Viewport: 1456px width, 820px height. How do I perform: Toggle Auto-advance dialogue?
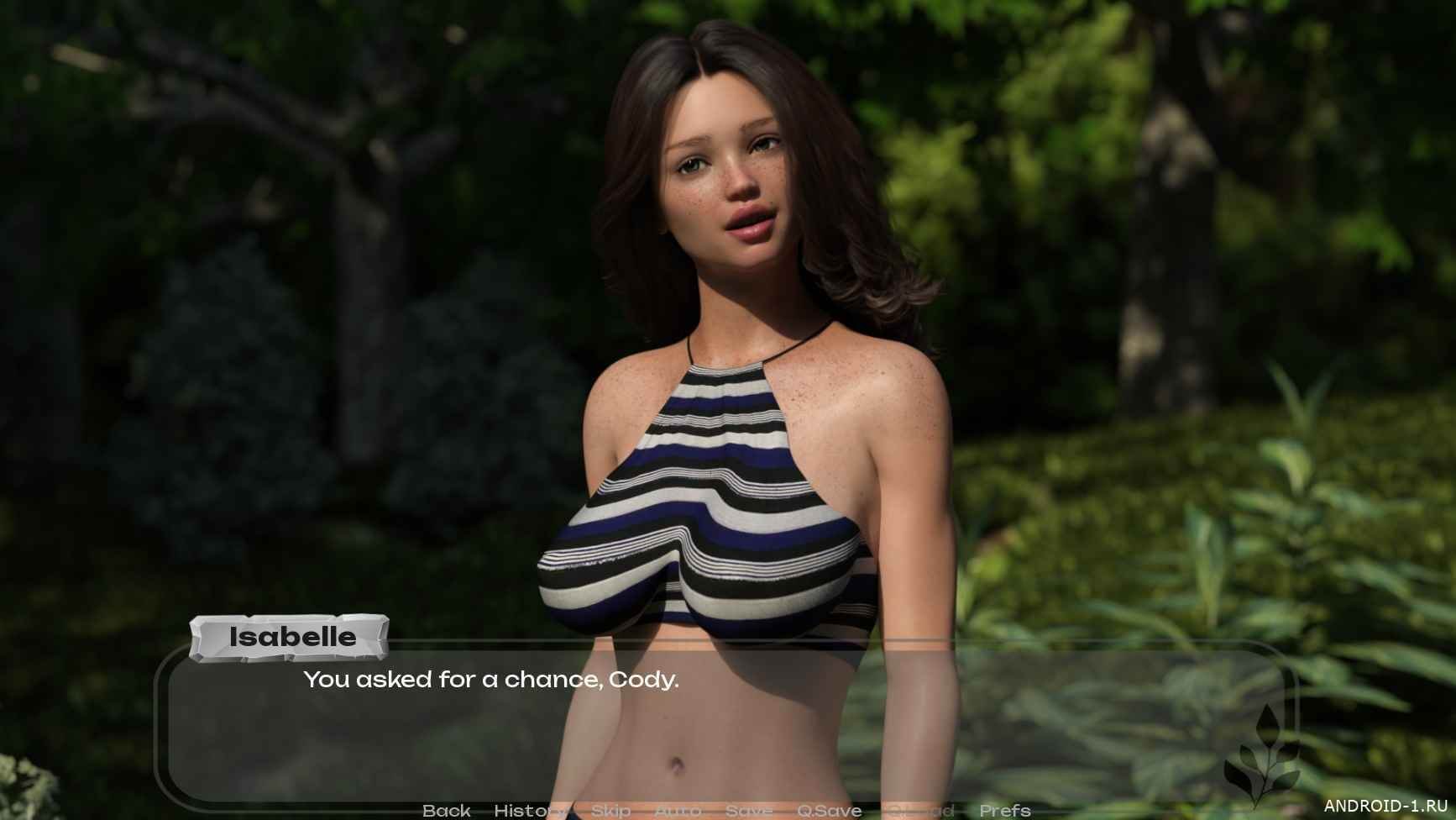(x=677, y=811)
